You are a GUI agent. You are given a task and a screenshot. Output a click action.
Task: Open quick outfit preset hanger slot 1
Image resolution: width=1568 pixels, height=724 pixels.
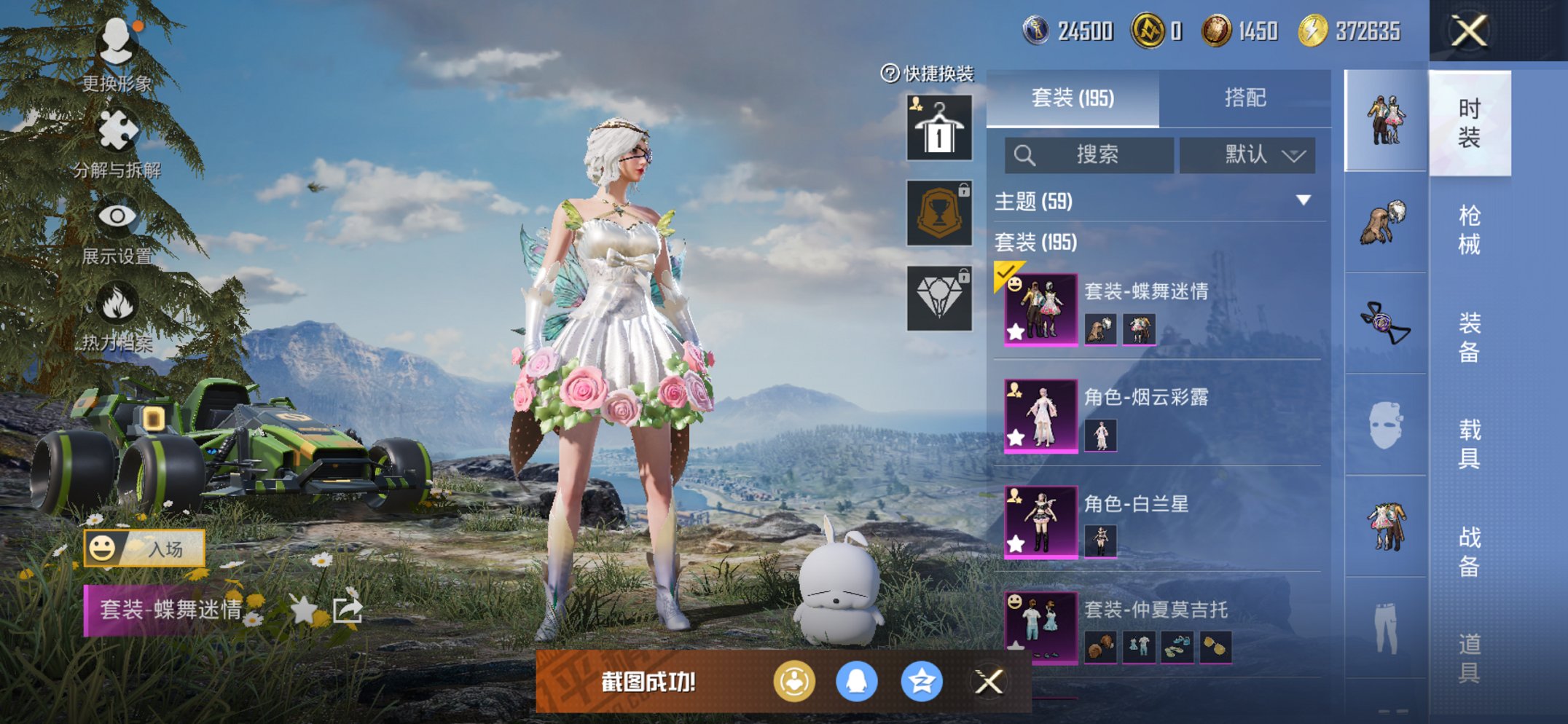pos(939,128)
